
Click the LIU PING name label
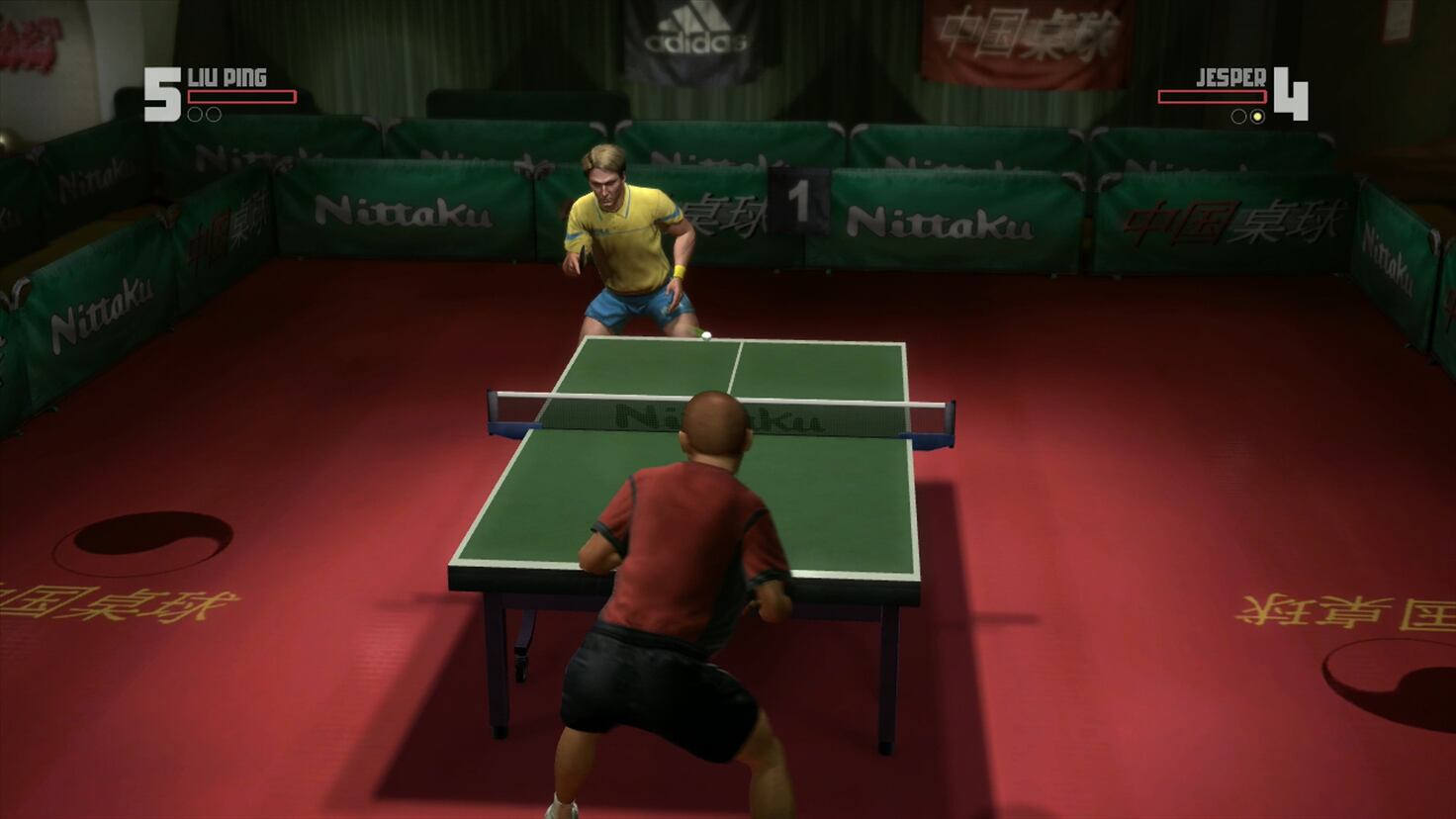(228, 78)
